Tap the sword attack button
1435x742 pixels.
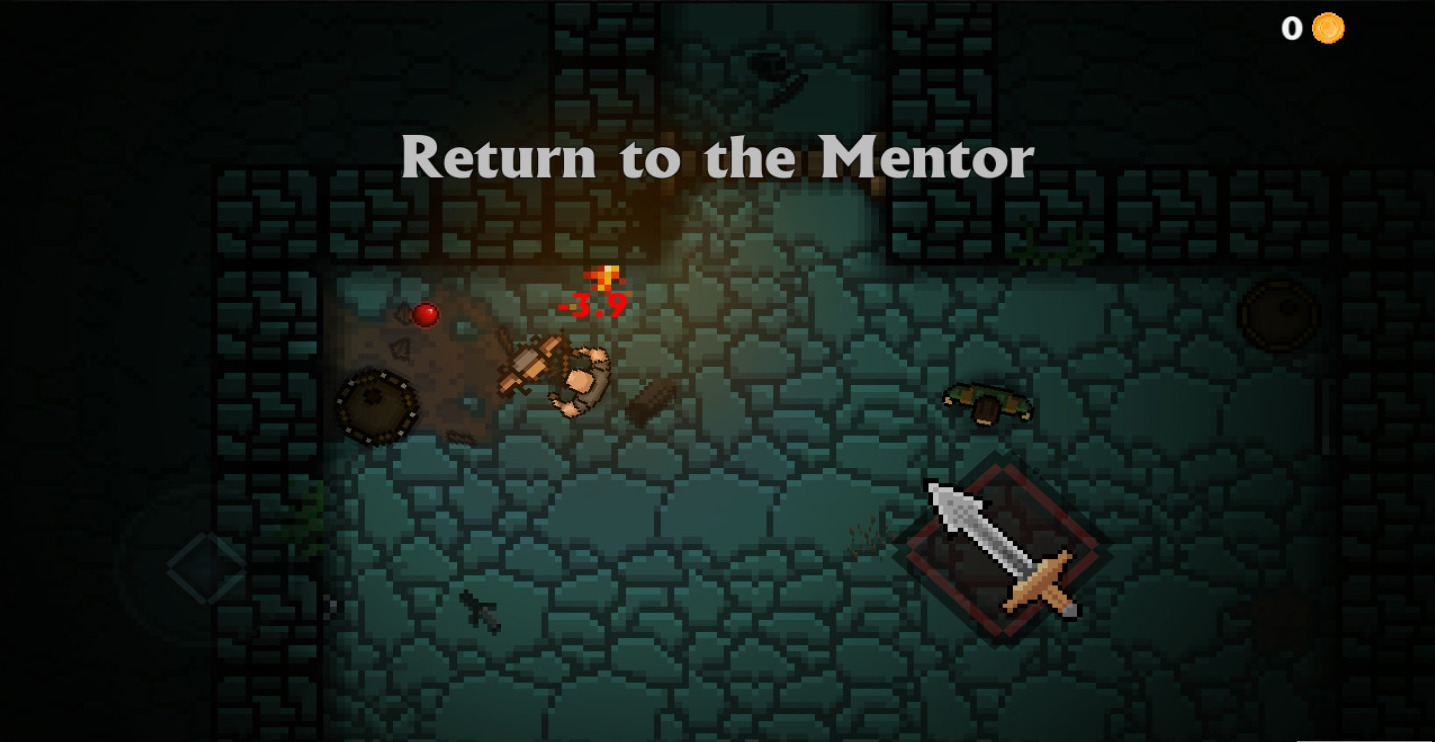1003,549
